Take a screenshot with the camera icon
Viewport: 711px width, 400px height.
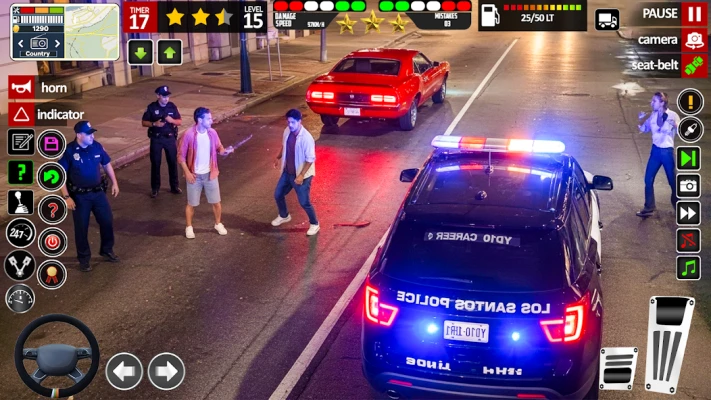click(688, 185)
